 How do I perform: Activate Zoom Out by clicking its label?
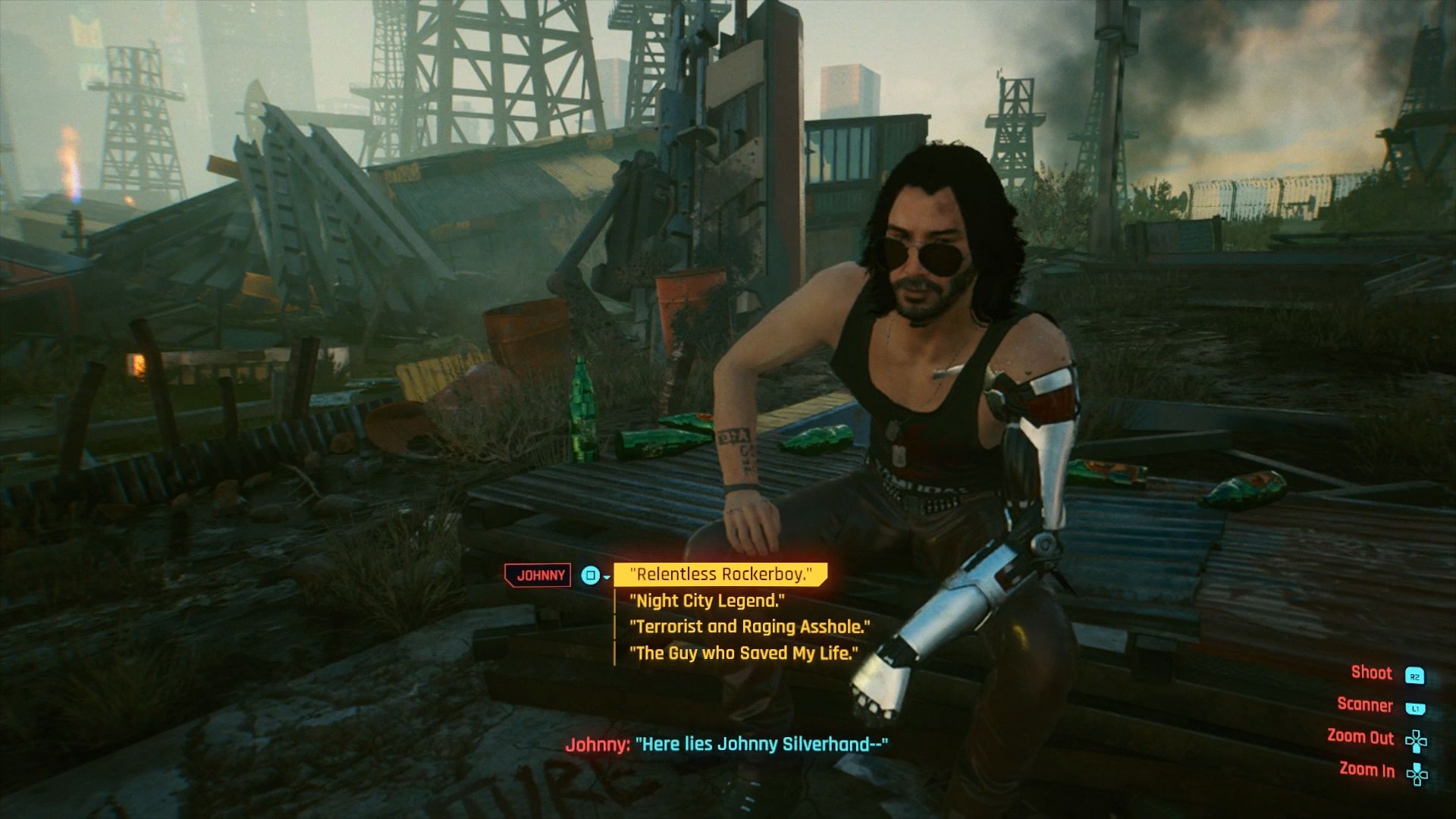[x=1360, y=738]
